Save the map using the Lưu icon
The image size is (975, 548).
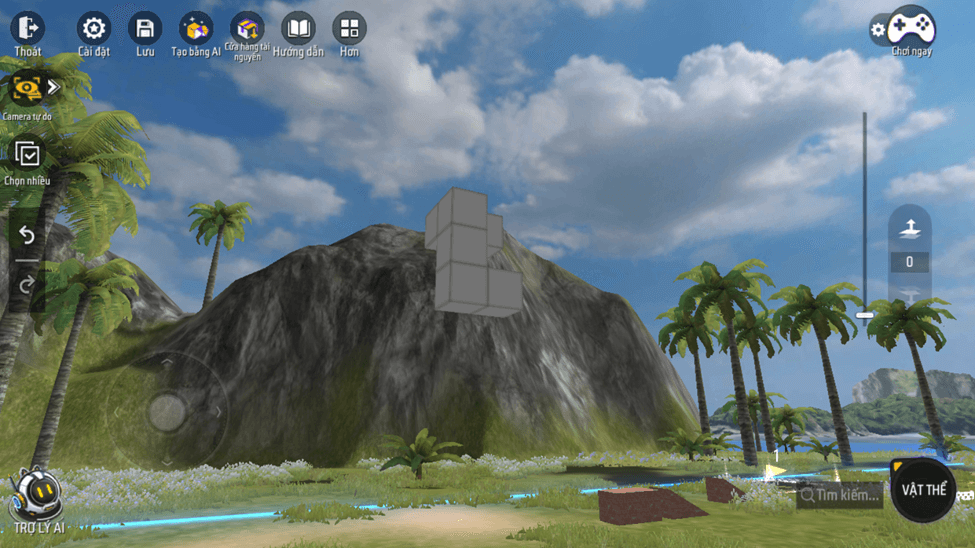(x=146, y=29)
